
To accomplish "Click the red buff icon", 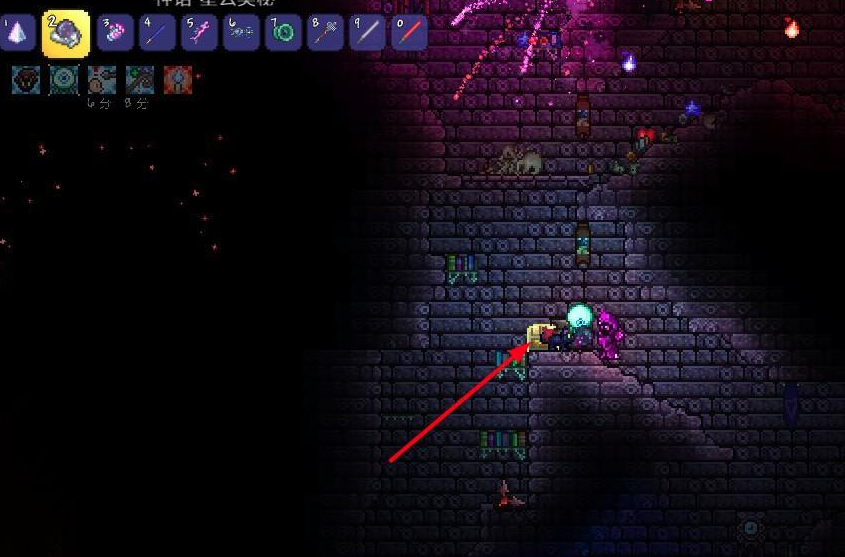I will pos(177,80).
